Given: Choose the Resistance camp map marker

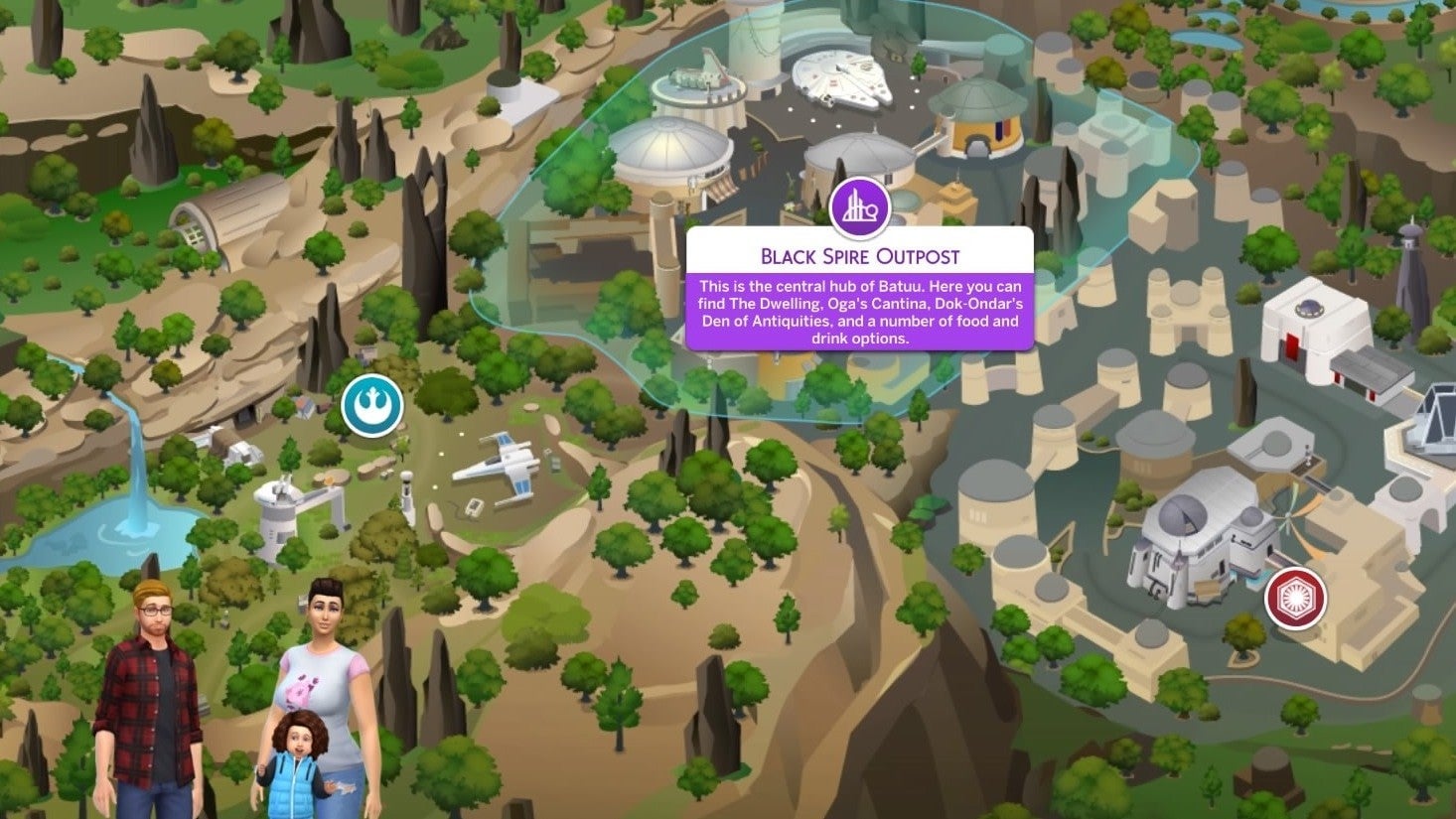Looking at the screenshot, I should tap(372, 406).
